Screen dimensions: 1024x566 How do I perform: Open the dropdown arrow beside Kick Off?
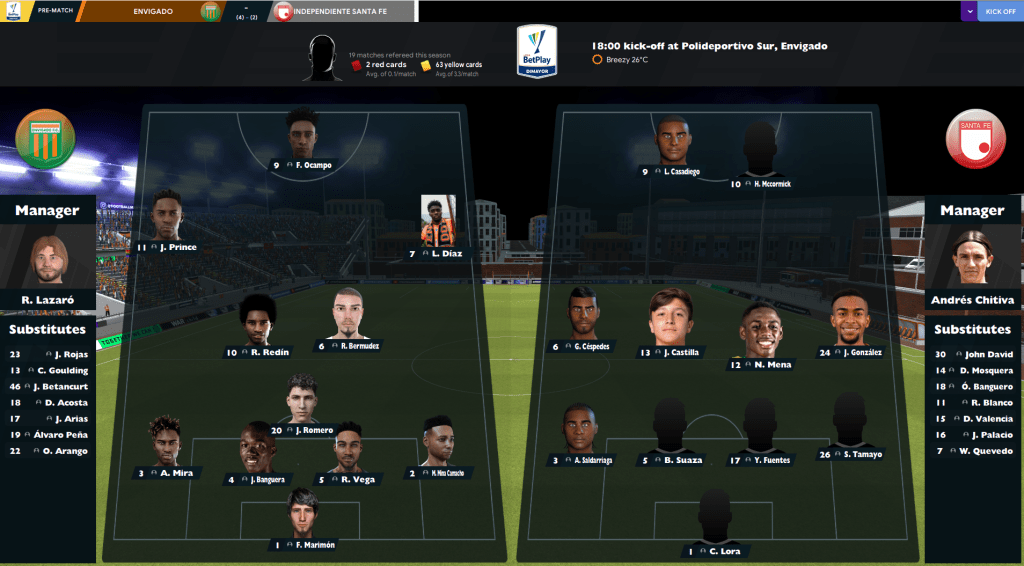(x=968, y=12)
